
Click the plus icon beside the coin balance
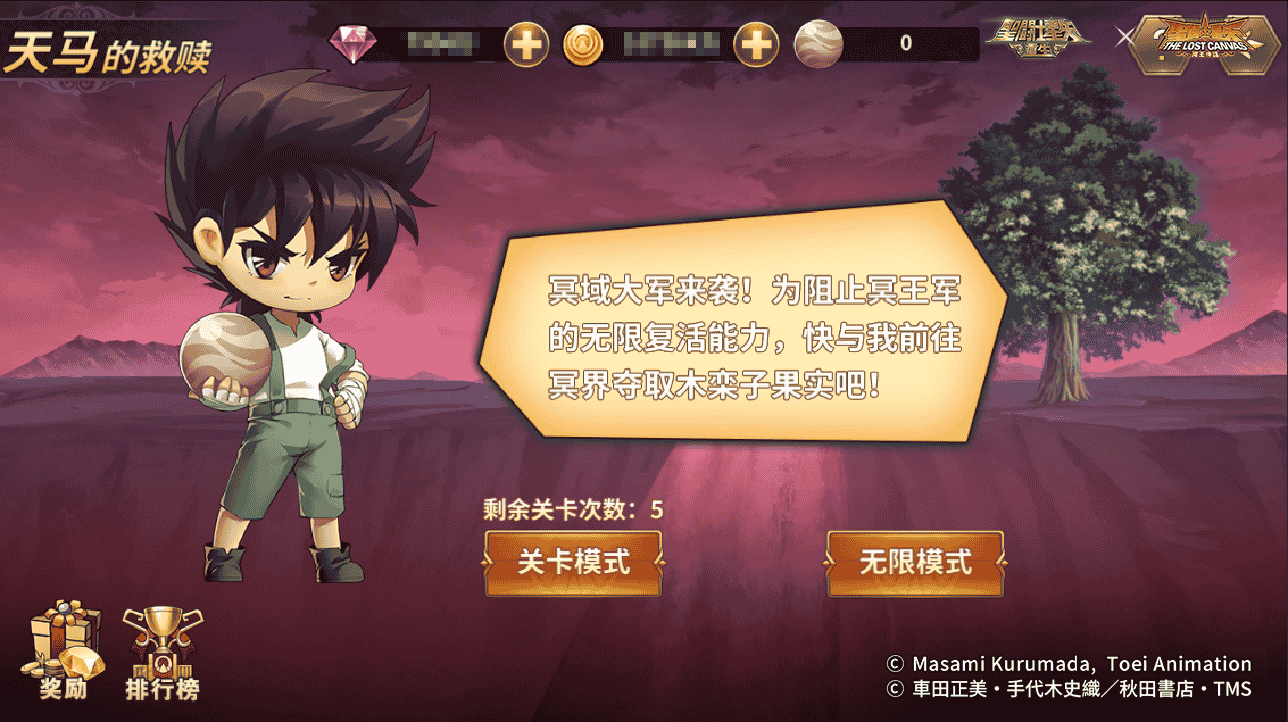pyautogui.click(x=757, y=43)
